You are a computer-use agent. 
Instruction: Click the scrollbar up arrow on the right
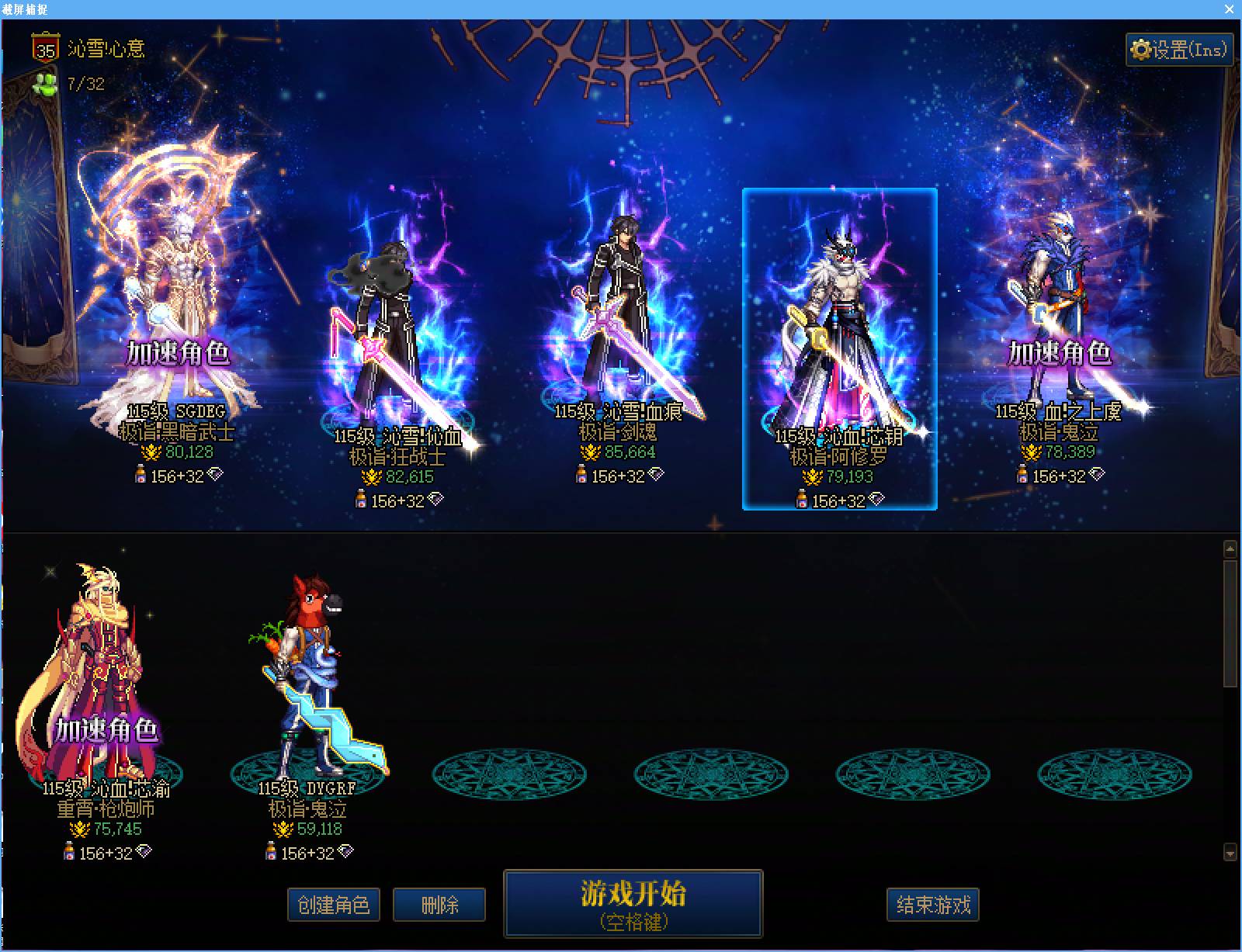(x=1230, y=549)
